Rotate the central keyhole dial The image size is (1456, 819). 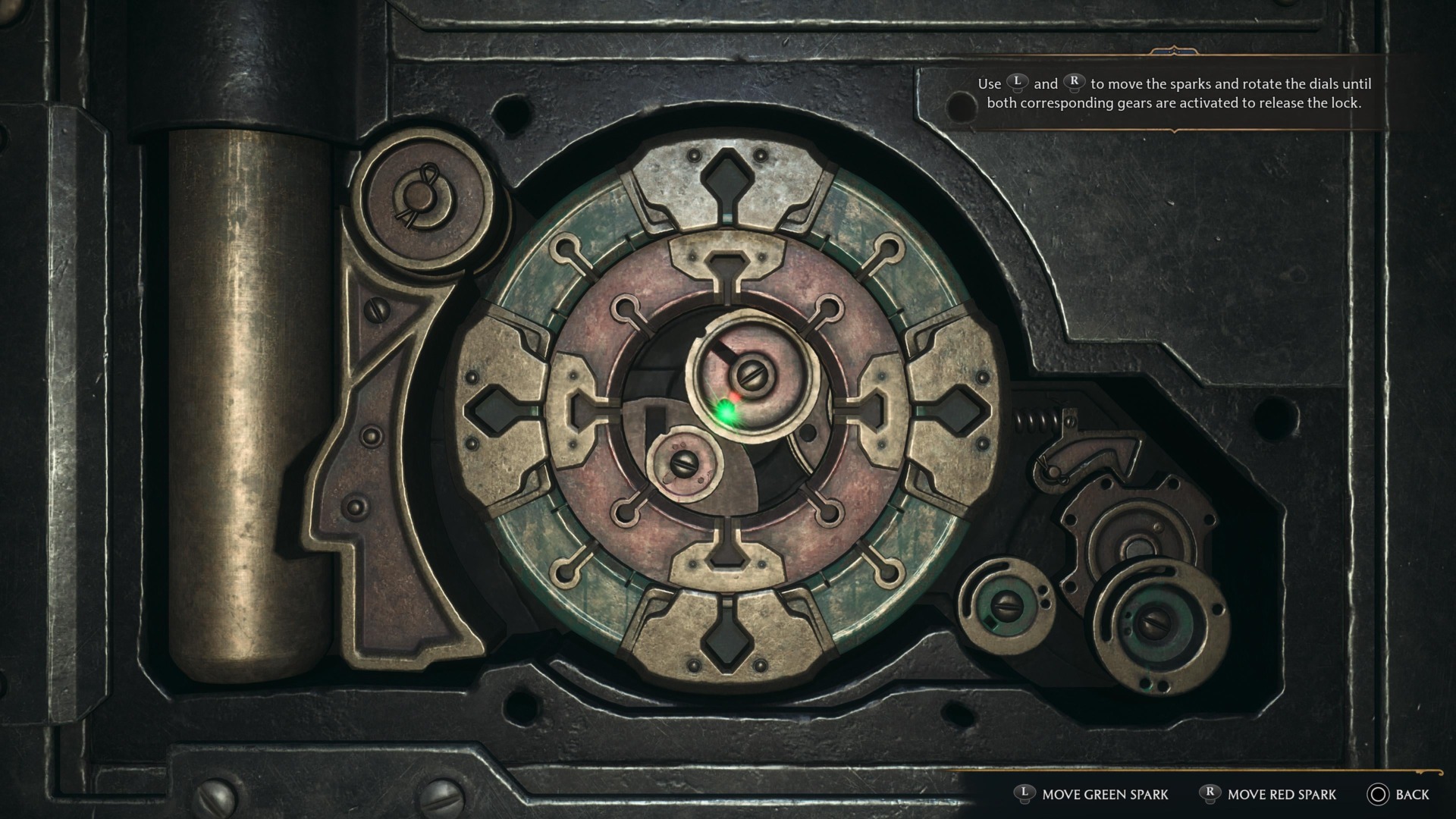(x=751, y=375)
